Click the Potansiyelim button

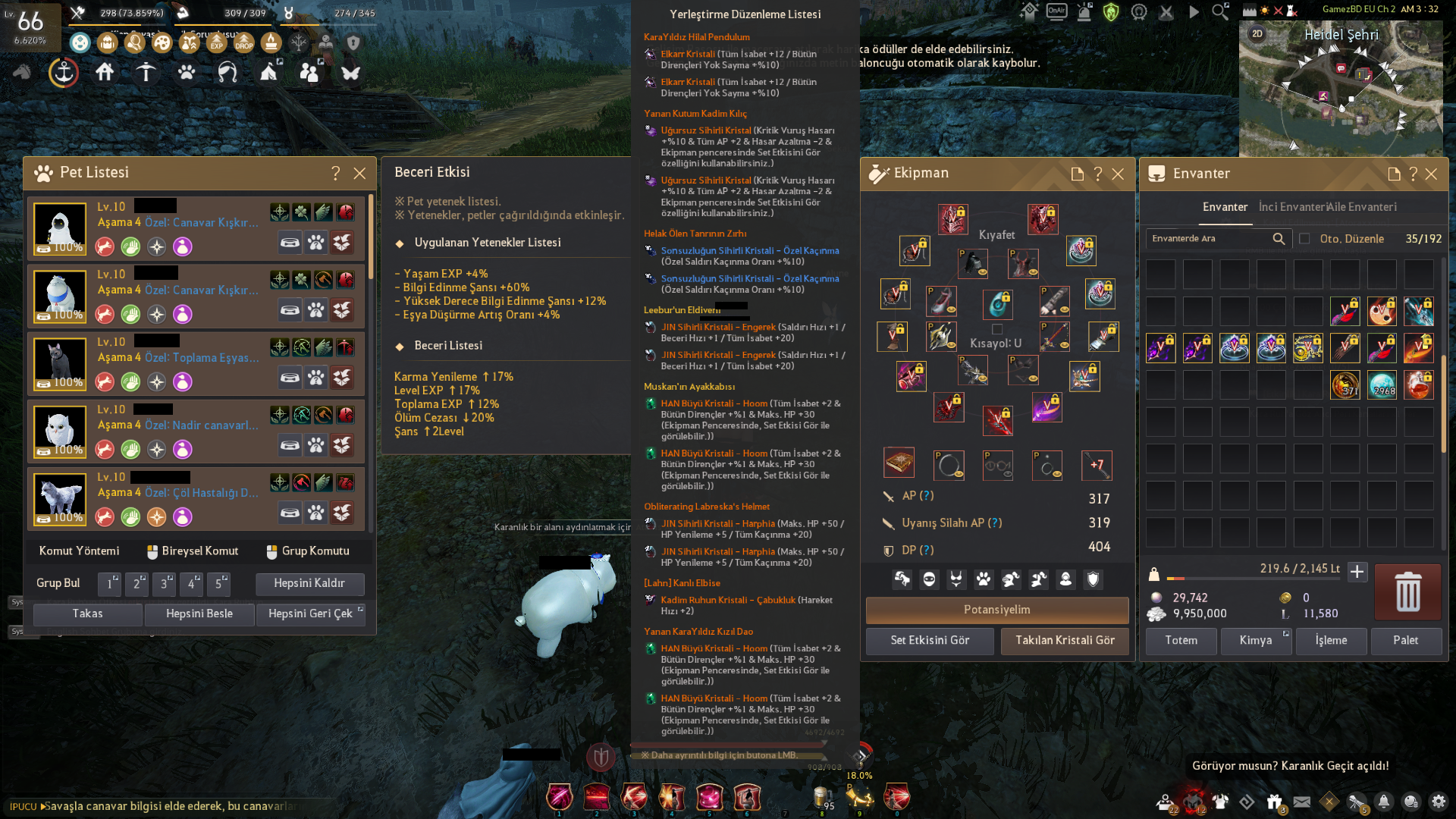point(997,610)
